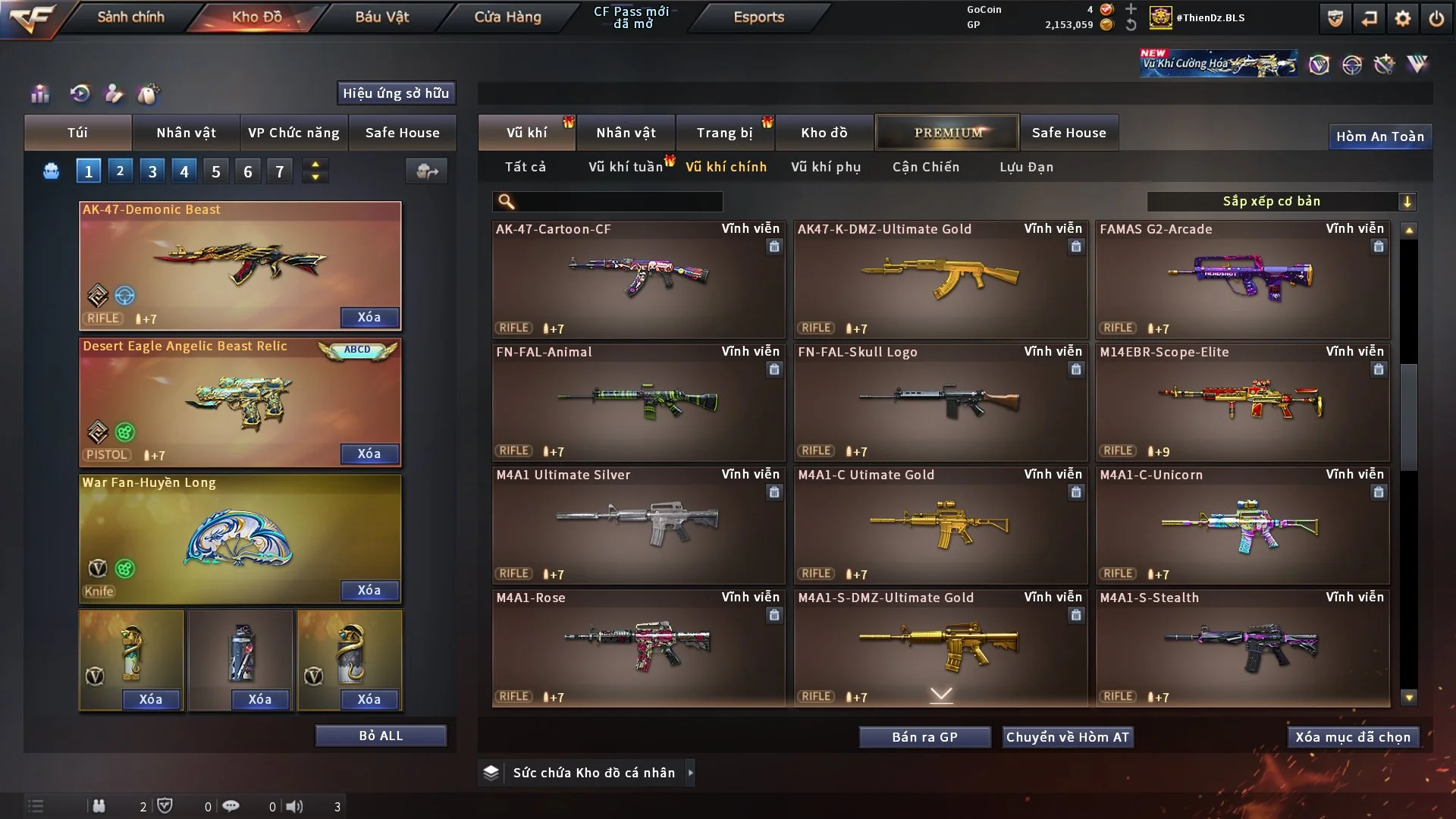Remove the AK-47-Demonic Beast with Xóa
The height and width of the screenshot is (819, 1456).
click(369, 317)
